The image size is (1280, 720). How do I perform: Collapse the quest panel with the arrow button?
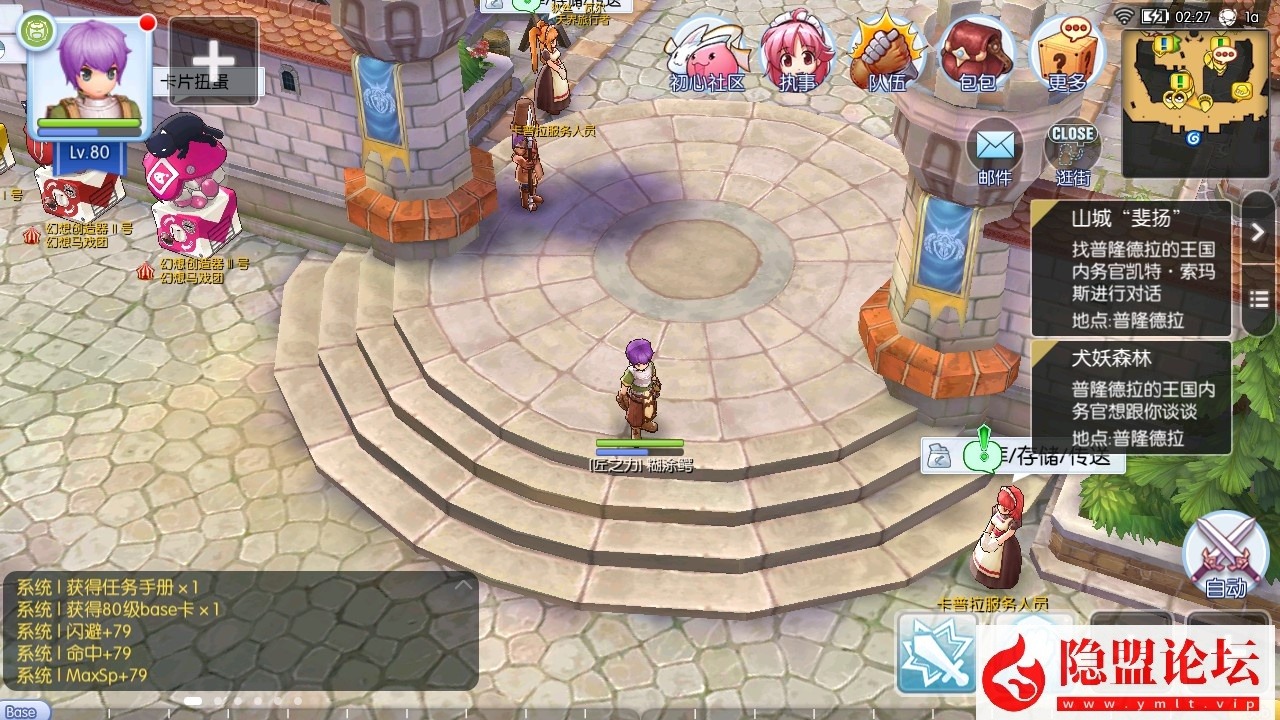[x=1258, y=232]
